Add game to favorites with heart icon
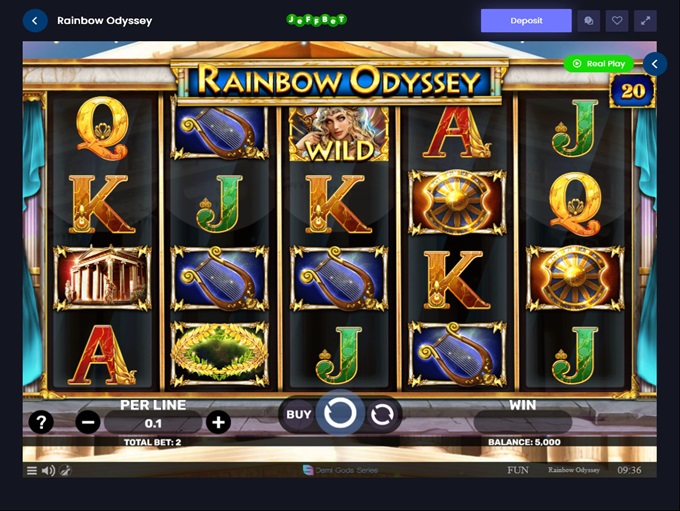 (618, 20)
